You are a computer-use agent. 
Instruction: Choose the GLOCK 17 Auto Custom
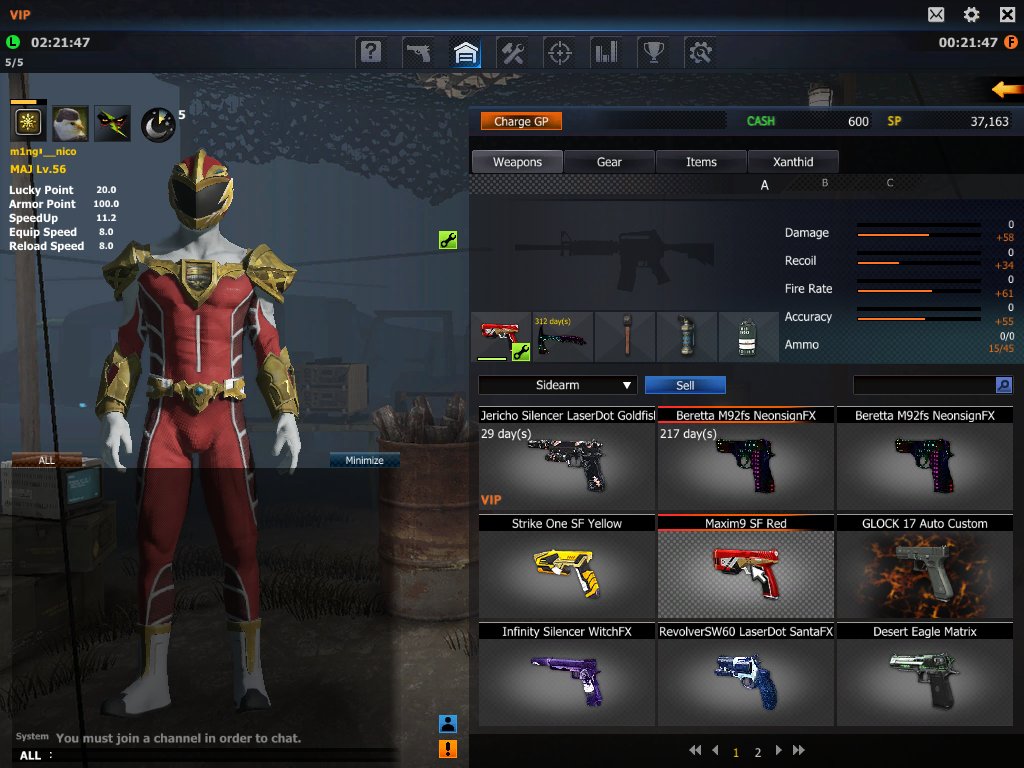(924, 566)
